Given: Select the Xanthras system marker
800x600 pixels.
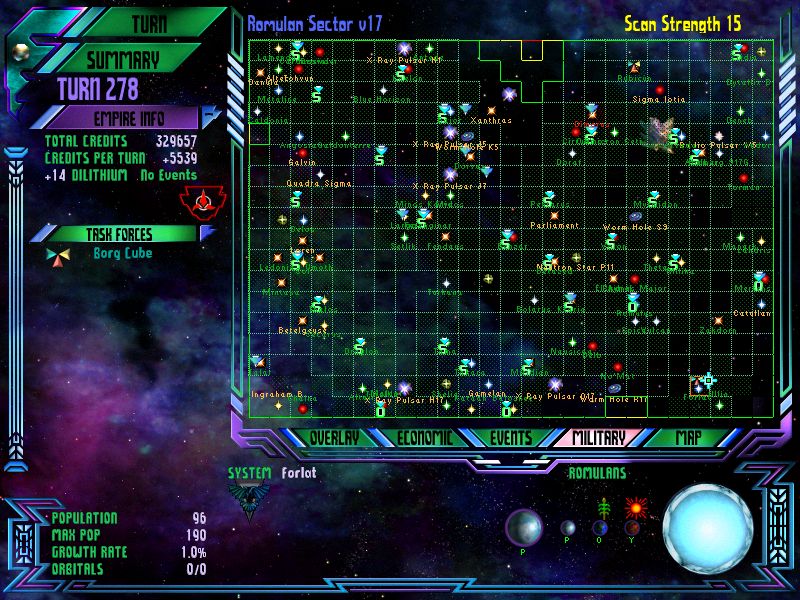Looking at the screenshot, I should pyautogui.click(x=491, y=110).
